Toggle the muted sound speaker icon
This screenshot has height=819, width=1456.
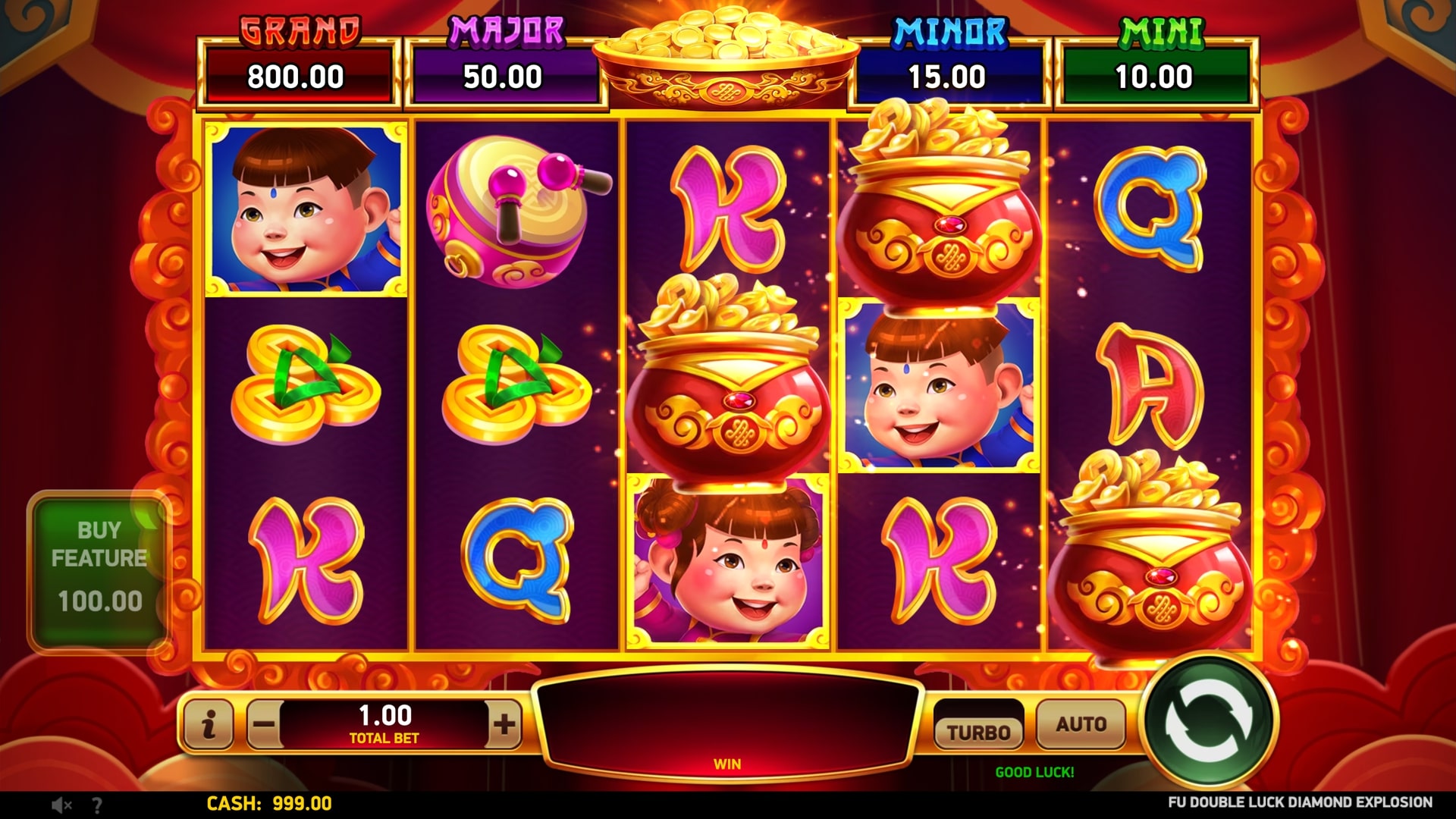61,805
